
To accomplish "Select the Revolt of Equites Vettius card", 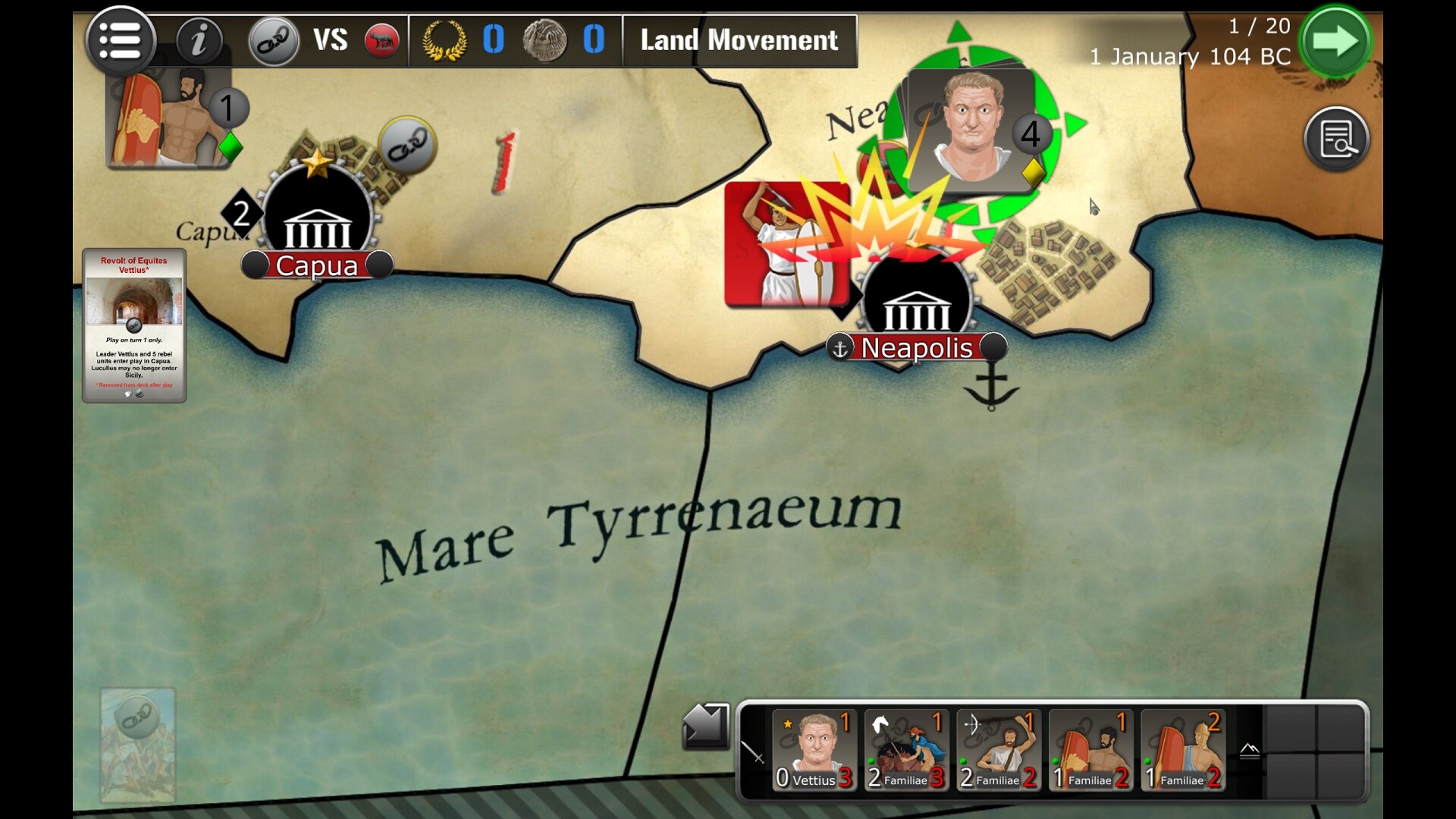I will click(x=134, y=326).
